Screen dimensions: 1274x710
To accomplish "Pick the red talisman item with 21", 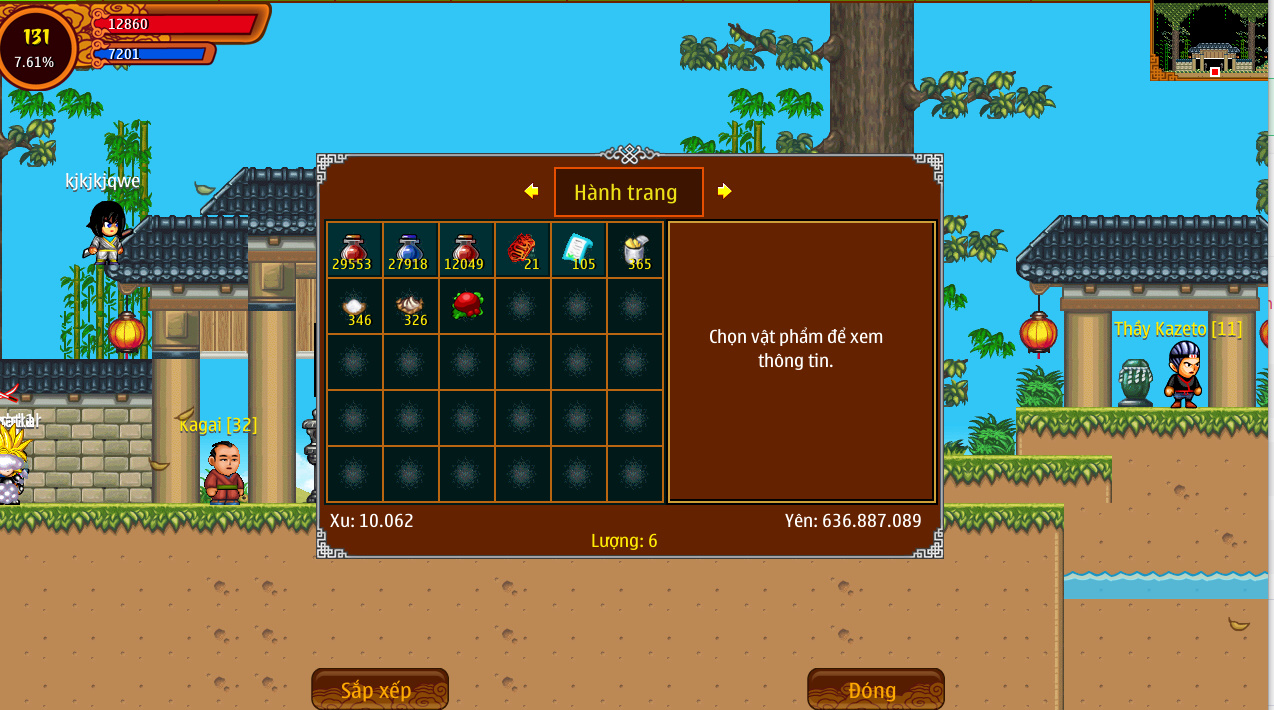I will coord(523,250).
